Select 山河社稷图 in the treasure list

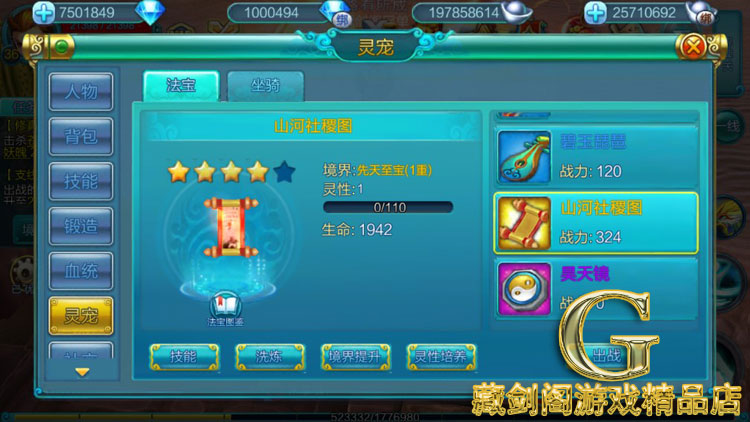click(595, 222)
